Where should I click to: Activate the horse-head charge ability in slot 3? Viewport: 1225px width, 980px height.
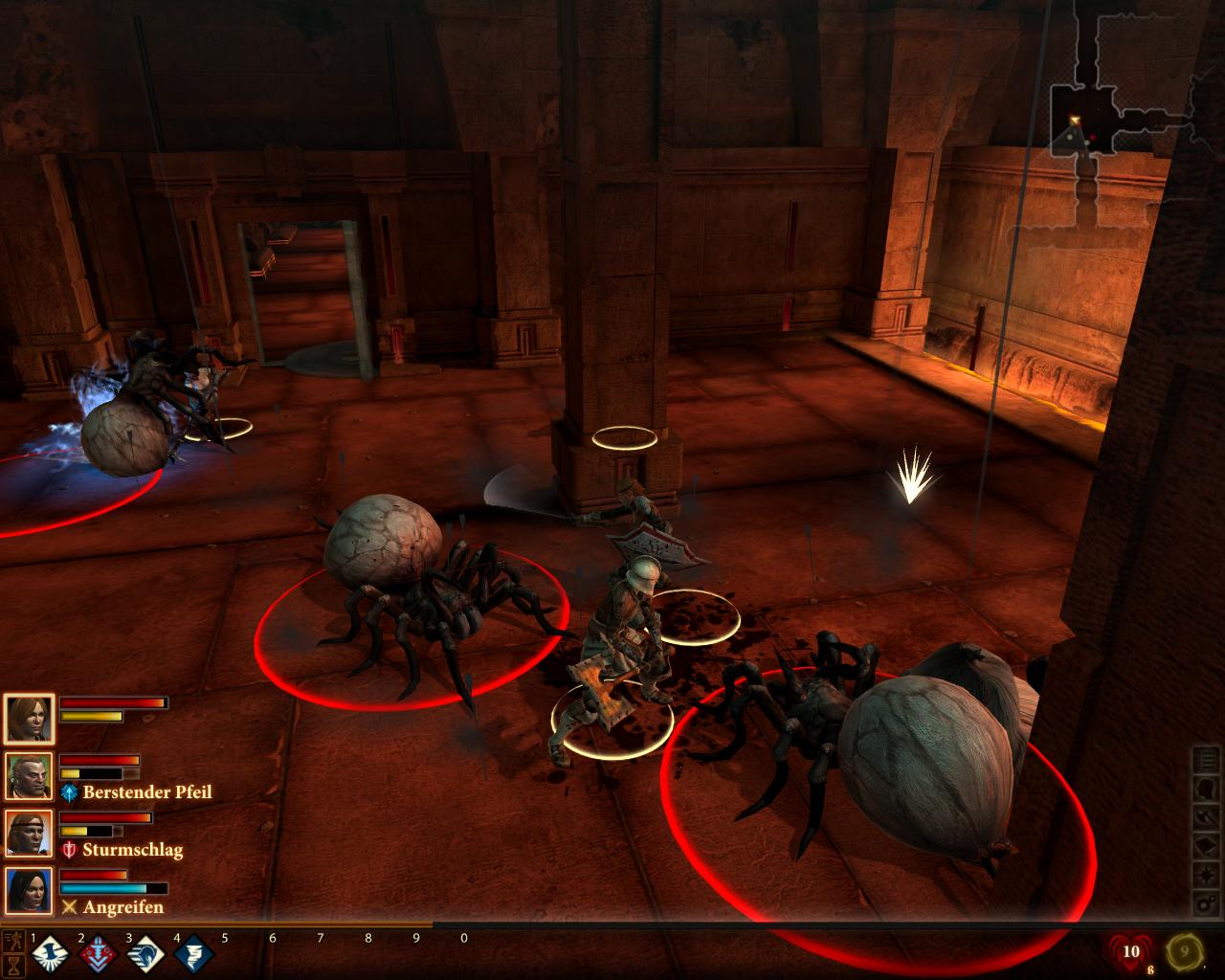[x=144, y=954]
